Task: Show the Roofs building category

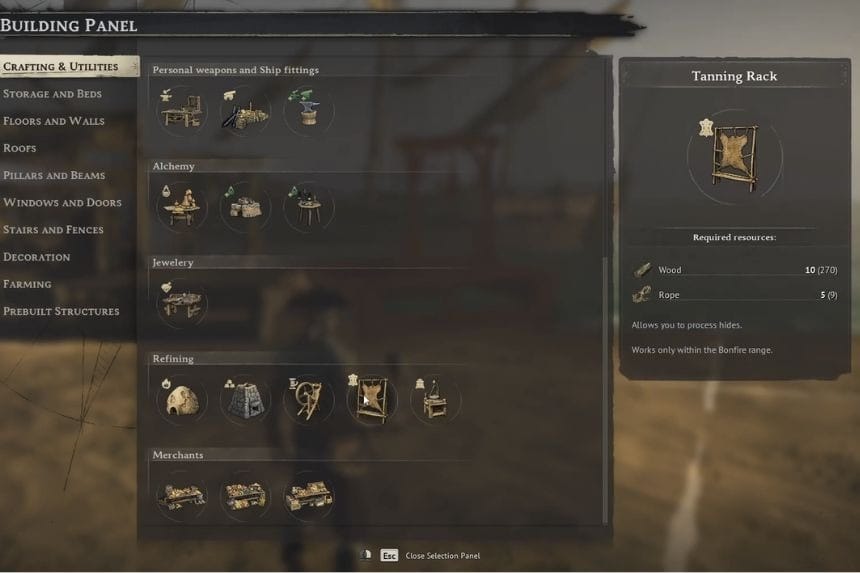Action: [20, 148]
